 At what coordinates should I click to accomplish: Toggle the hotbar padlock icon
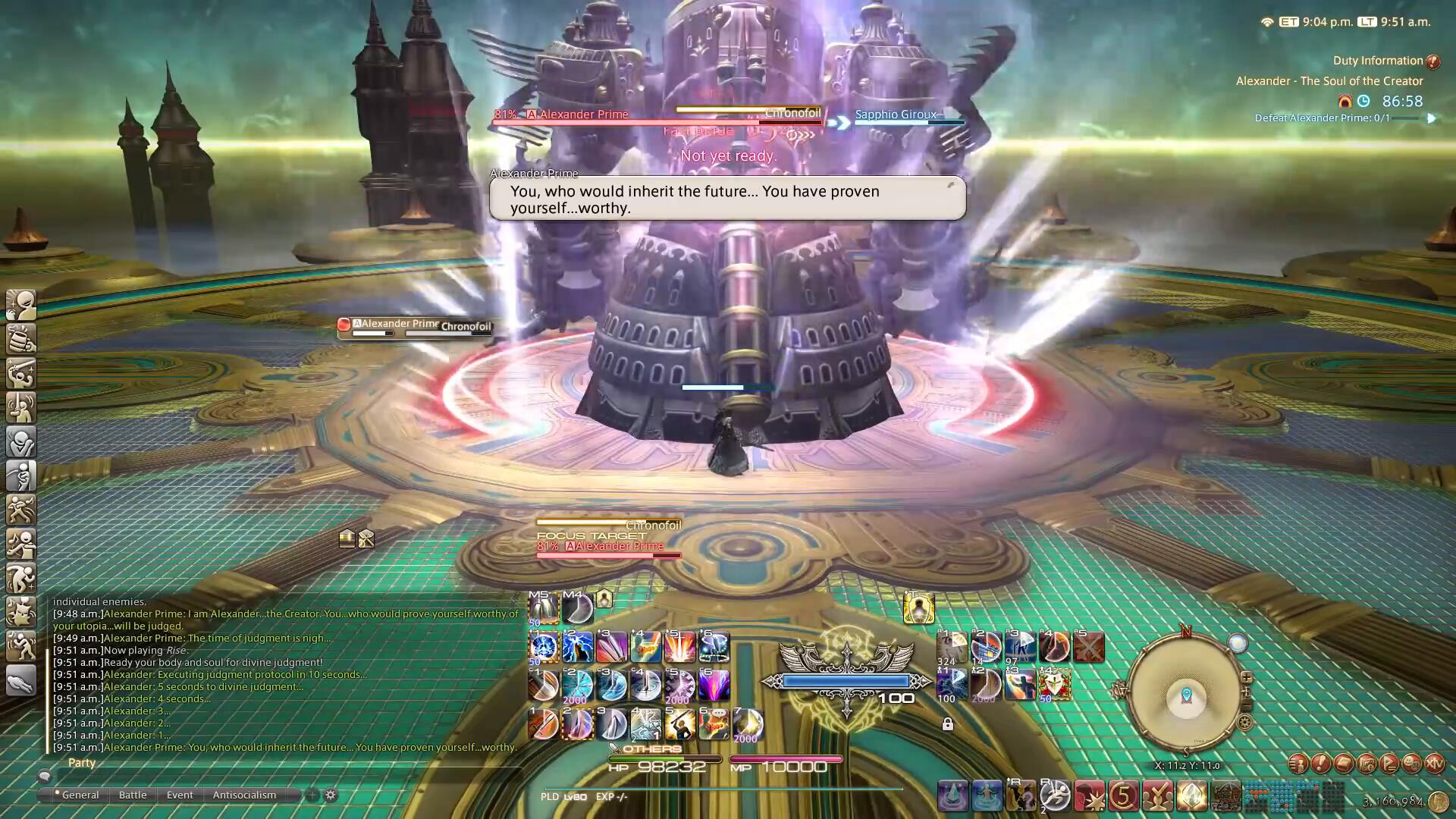point(947,724)
